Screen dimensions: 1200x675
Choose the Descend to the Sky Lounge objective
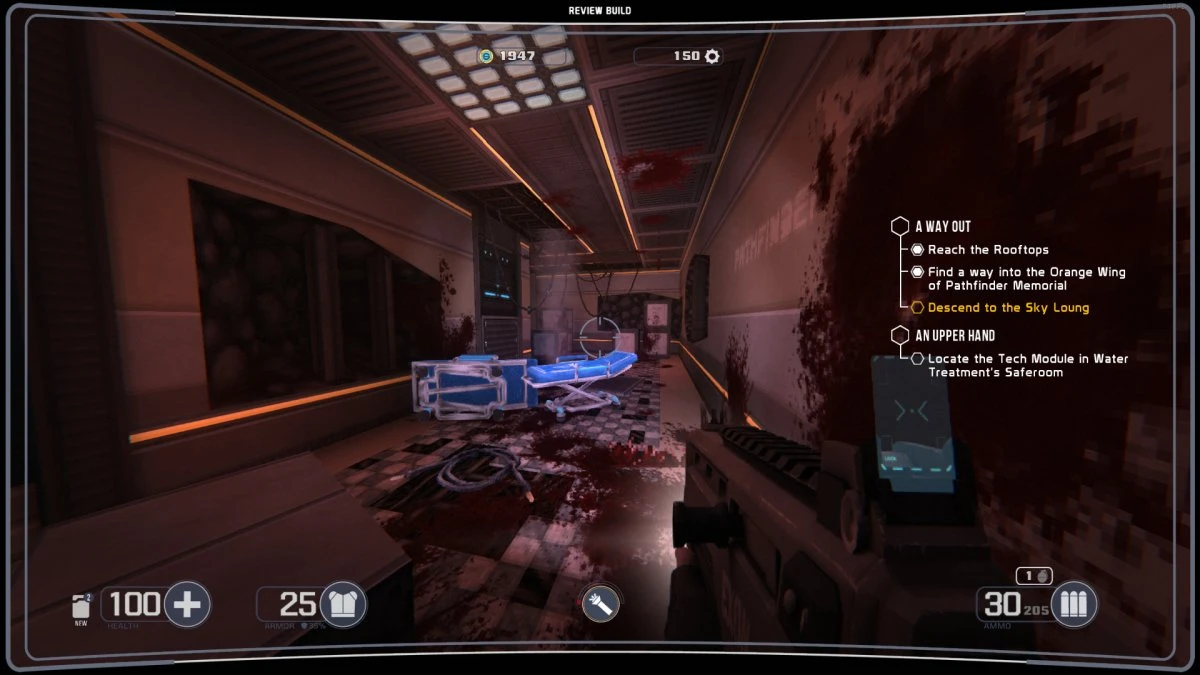[x=1008, y=308]
